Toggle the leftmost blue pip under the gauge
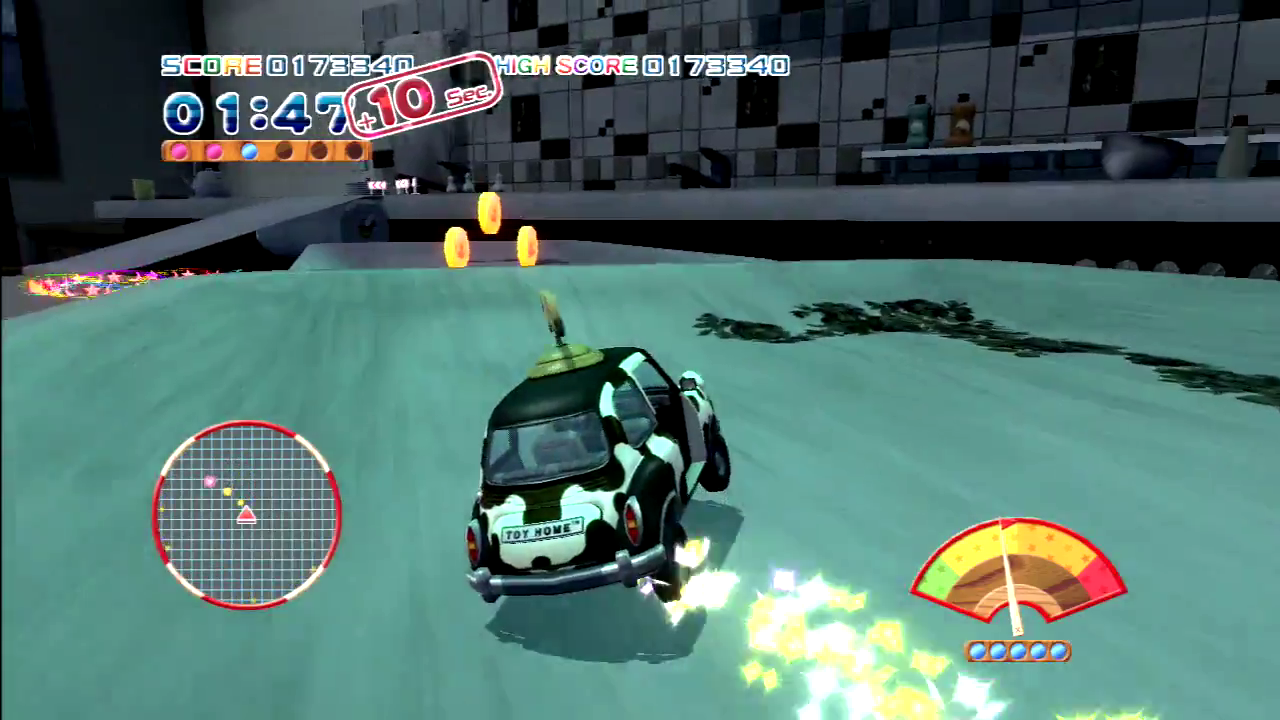 (x=977, y=651)
